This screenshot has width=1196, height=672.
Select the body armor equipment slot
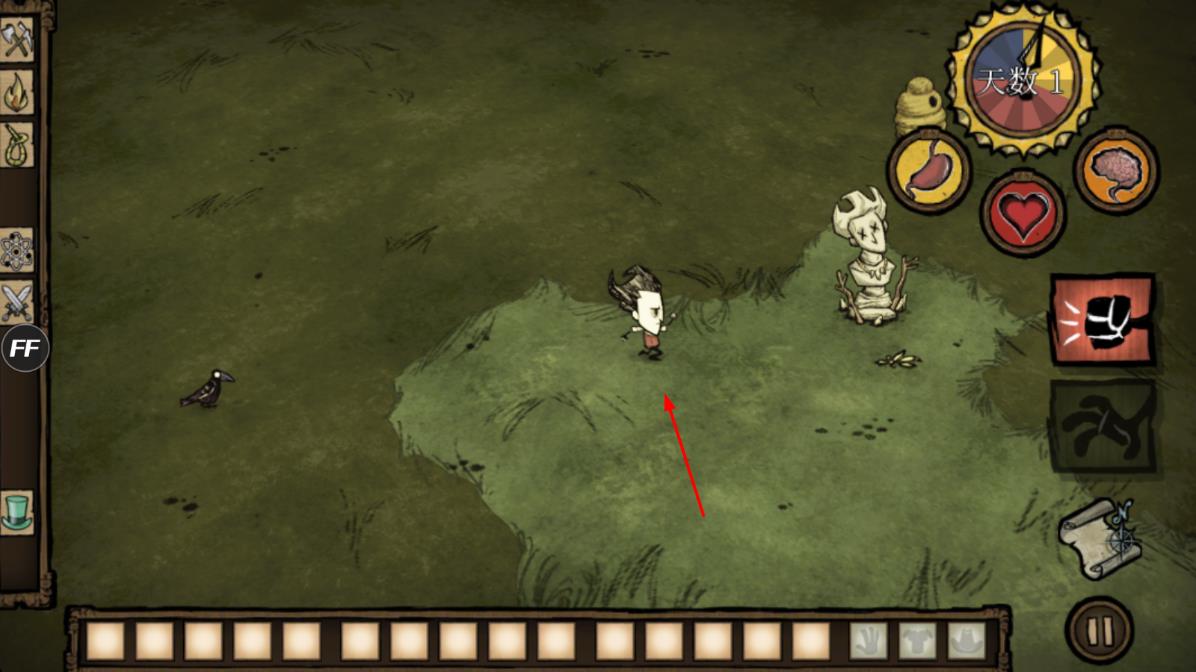pos(918,641)
